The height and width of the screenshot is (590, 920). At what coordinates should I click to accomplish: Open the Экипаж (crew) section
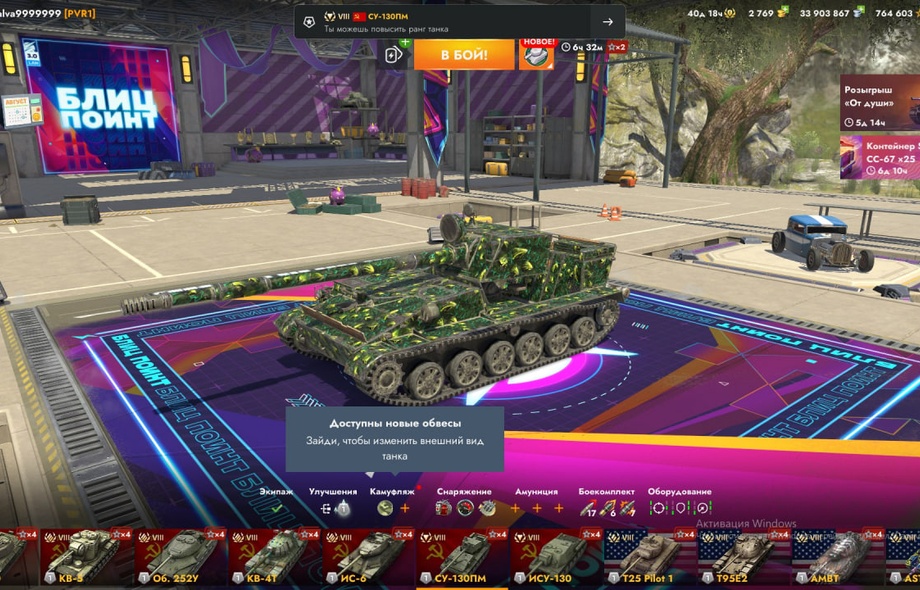tap(276, 508)
